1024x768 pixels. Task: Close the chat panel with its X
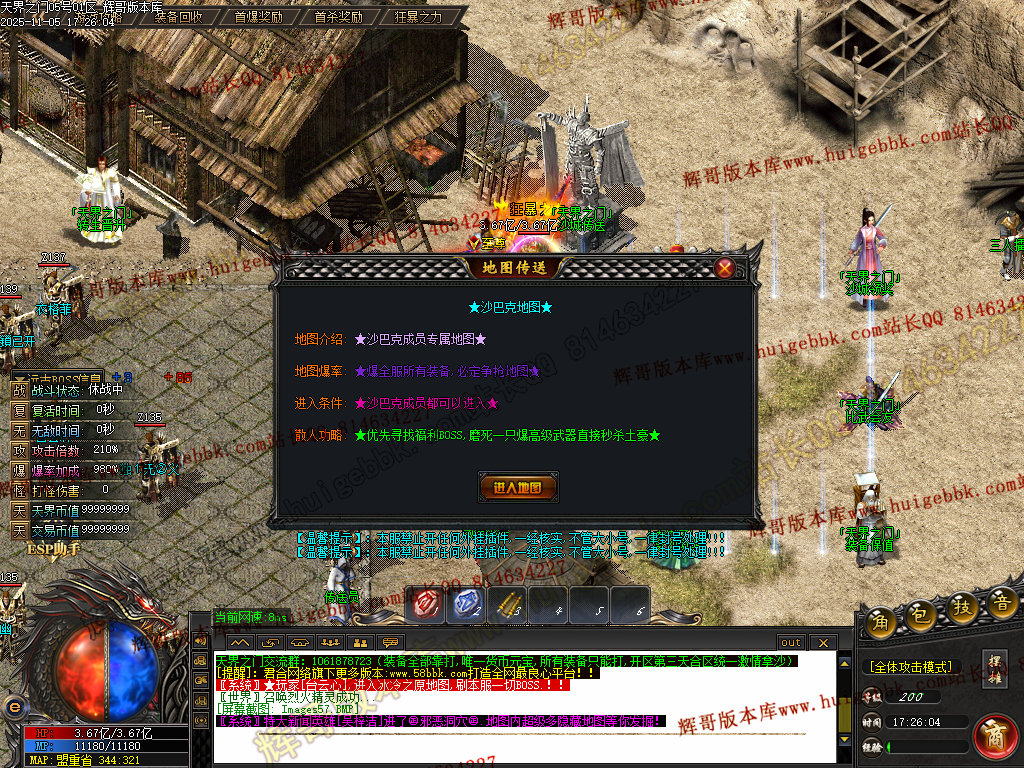(x=822, y=642)
